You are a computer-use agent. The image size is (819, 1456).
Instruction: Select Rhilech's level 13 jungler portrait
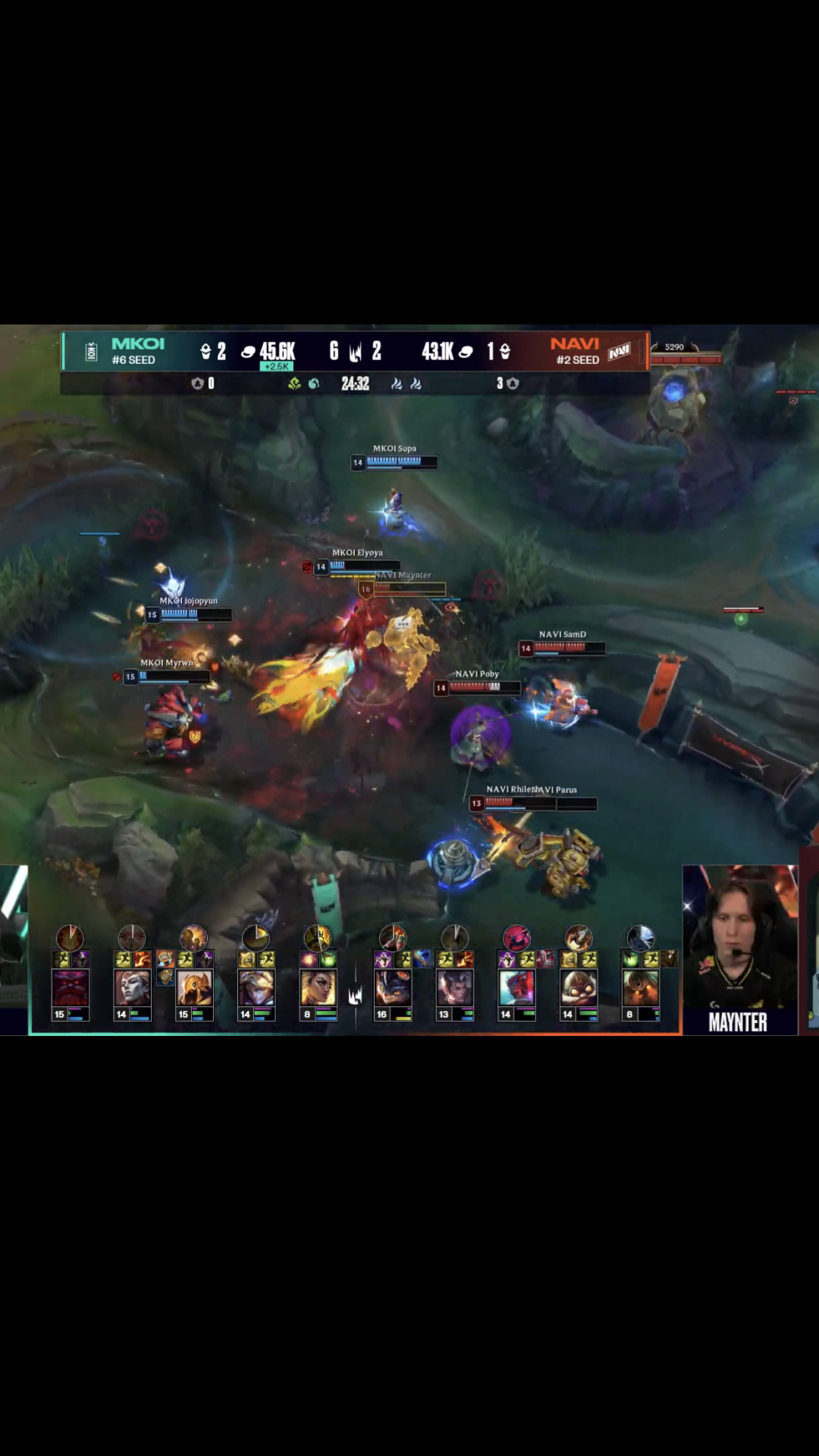tap(455, 987)
